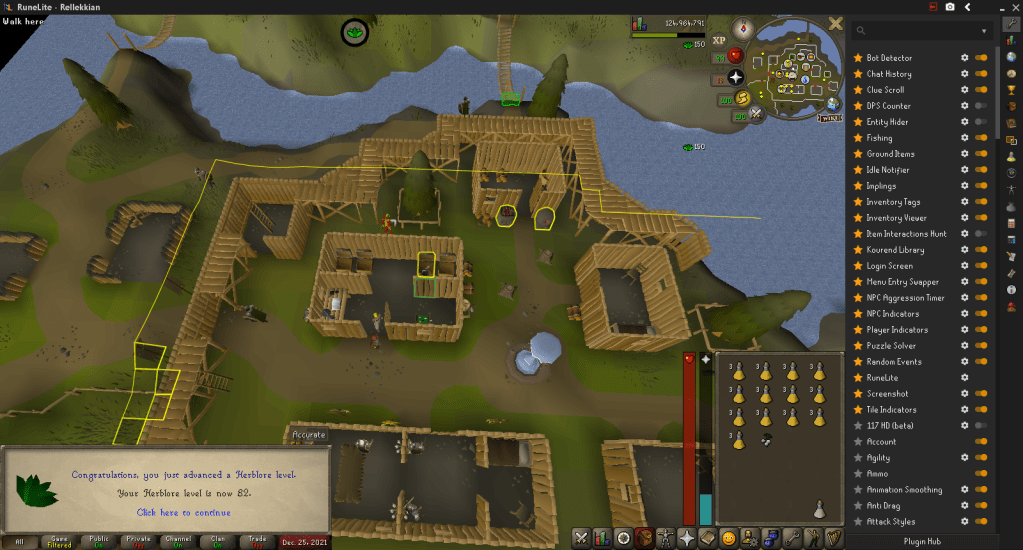Toggle the Public chat filter
This screenshot has height=550, width=1023.
click(99, 541)
